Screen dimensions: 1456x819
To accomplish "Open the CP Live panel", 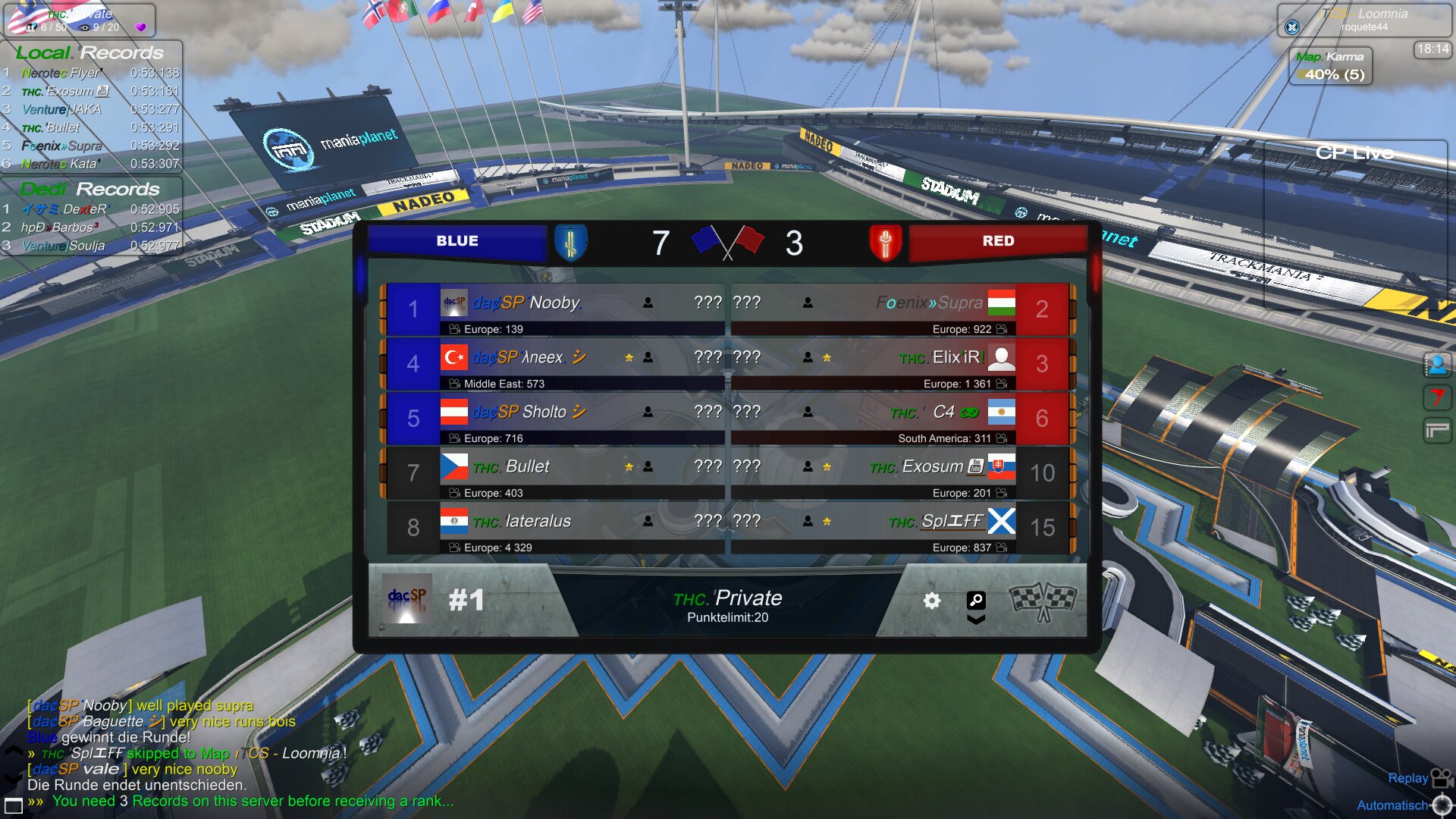I will [1354, 153].
